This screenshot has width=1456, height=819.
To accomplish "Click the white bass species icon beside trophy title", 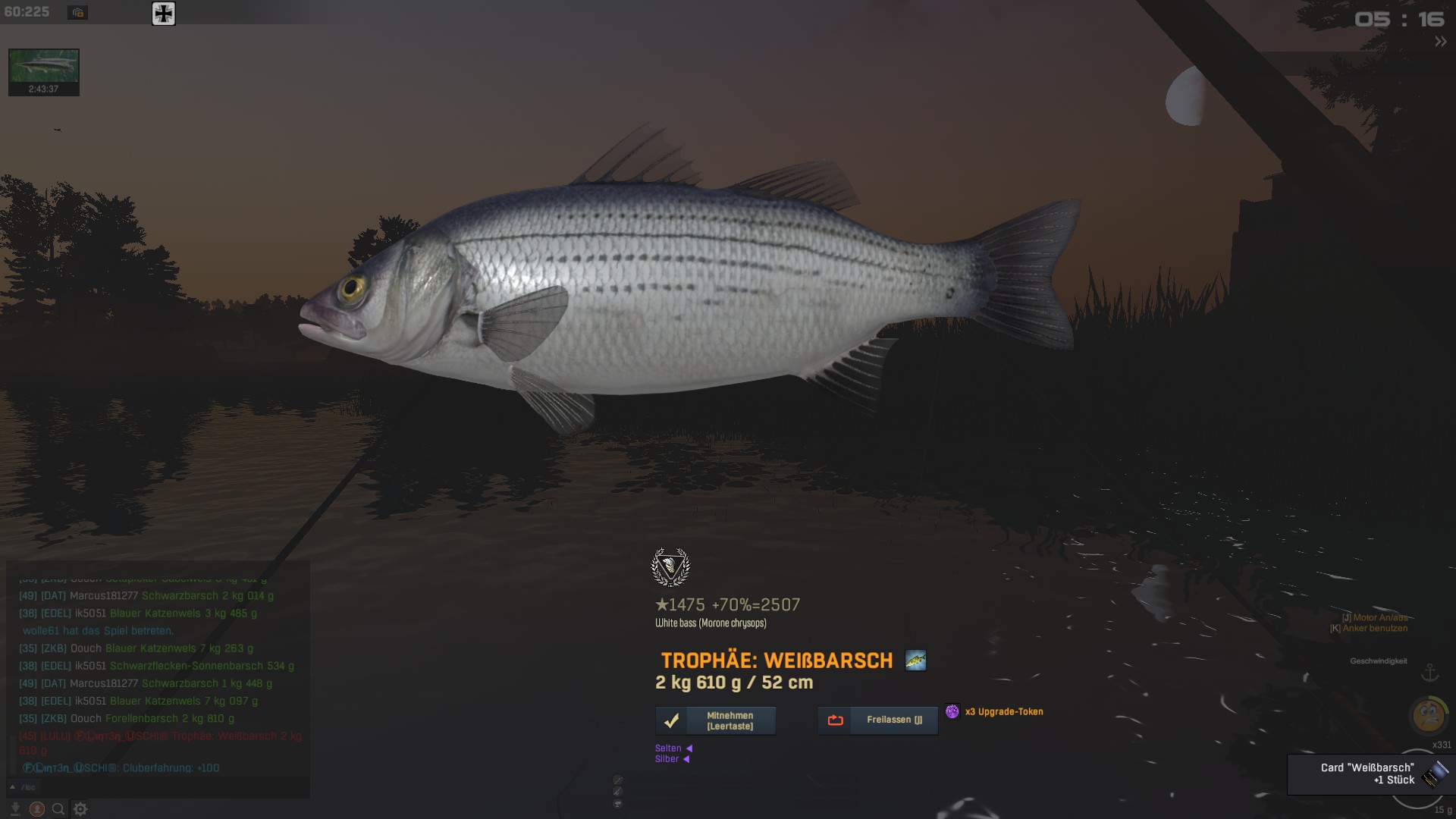I will pos(915,661).
